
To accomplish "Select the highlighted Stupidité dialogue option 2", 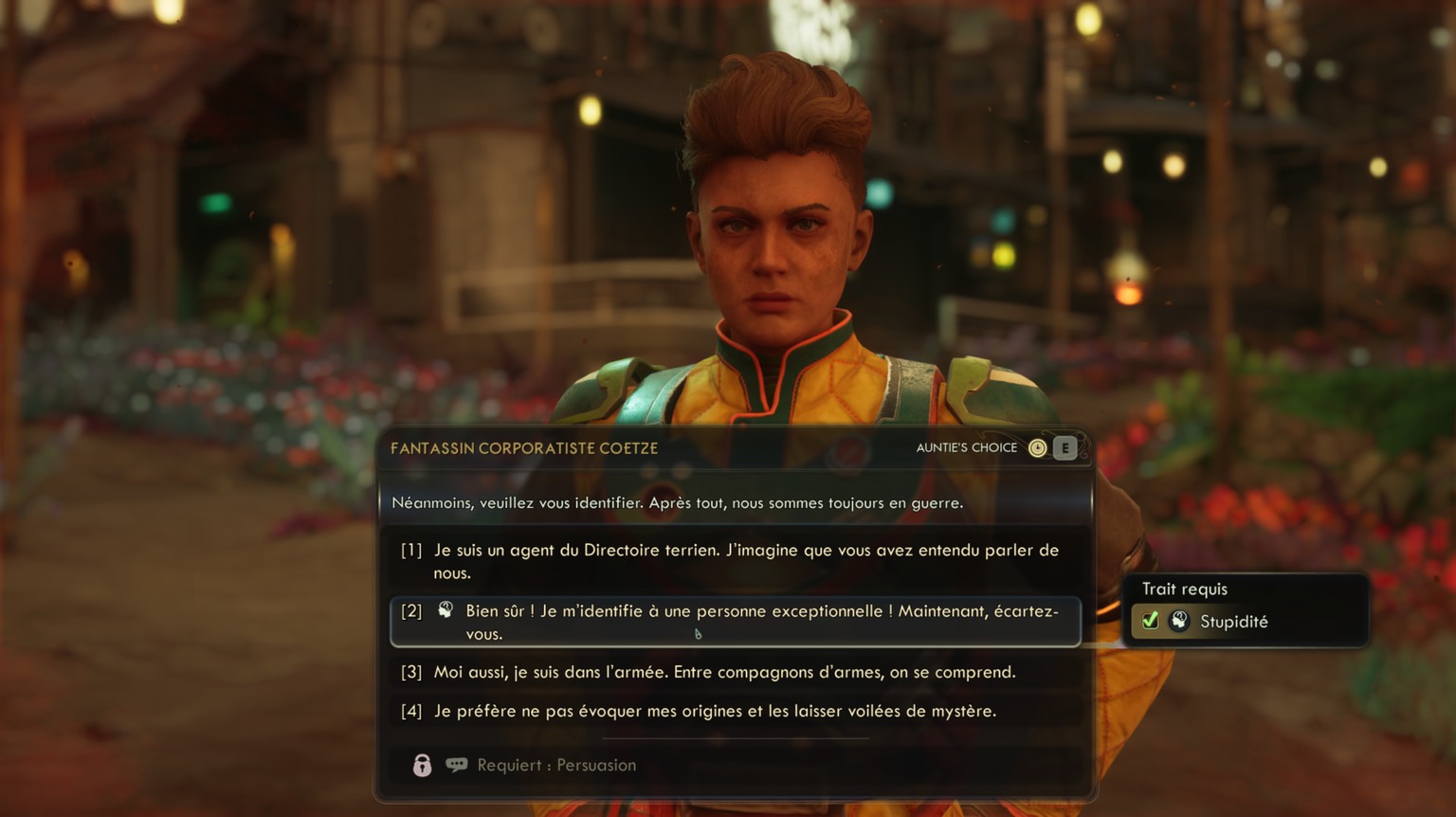I will 737,622.
